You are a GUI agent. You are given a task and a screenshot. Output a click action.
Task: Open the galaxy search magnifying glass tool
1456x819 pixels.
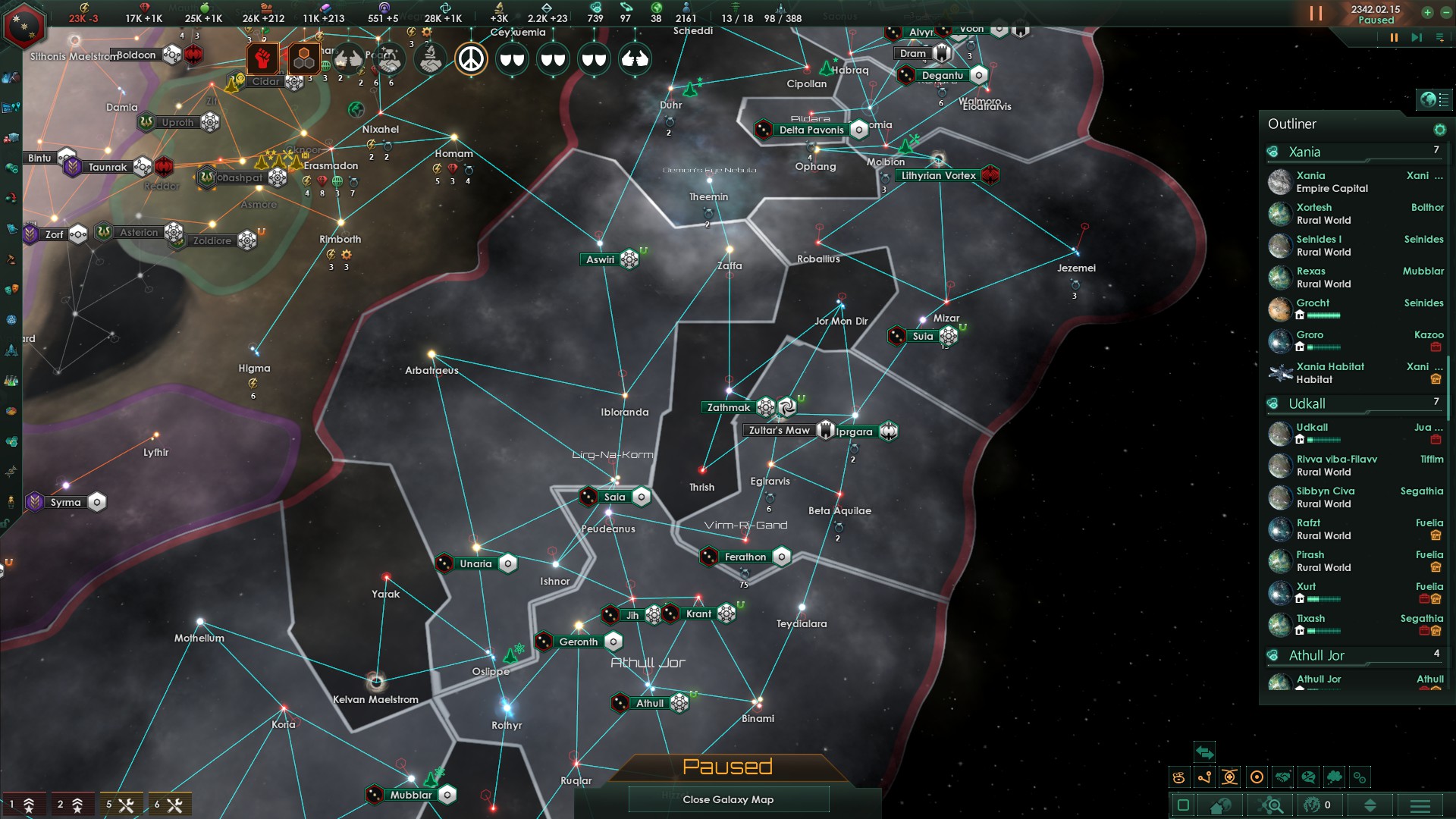pyautogui.click(x=1271, y=806)
